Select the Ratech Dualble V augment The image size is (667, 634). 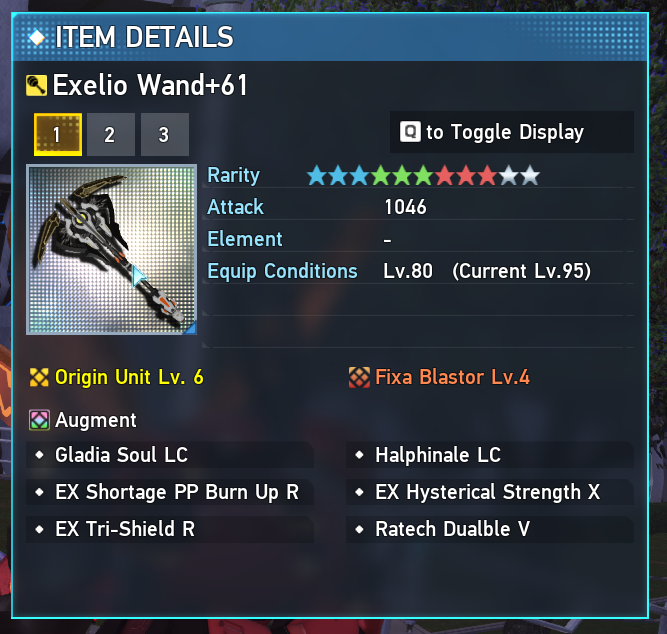pos(452,529)
